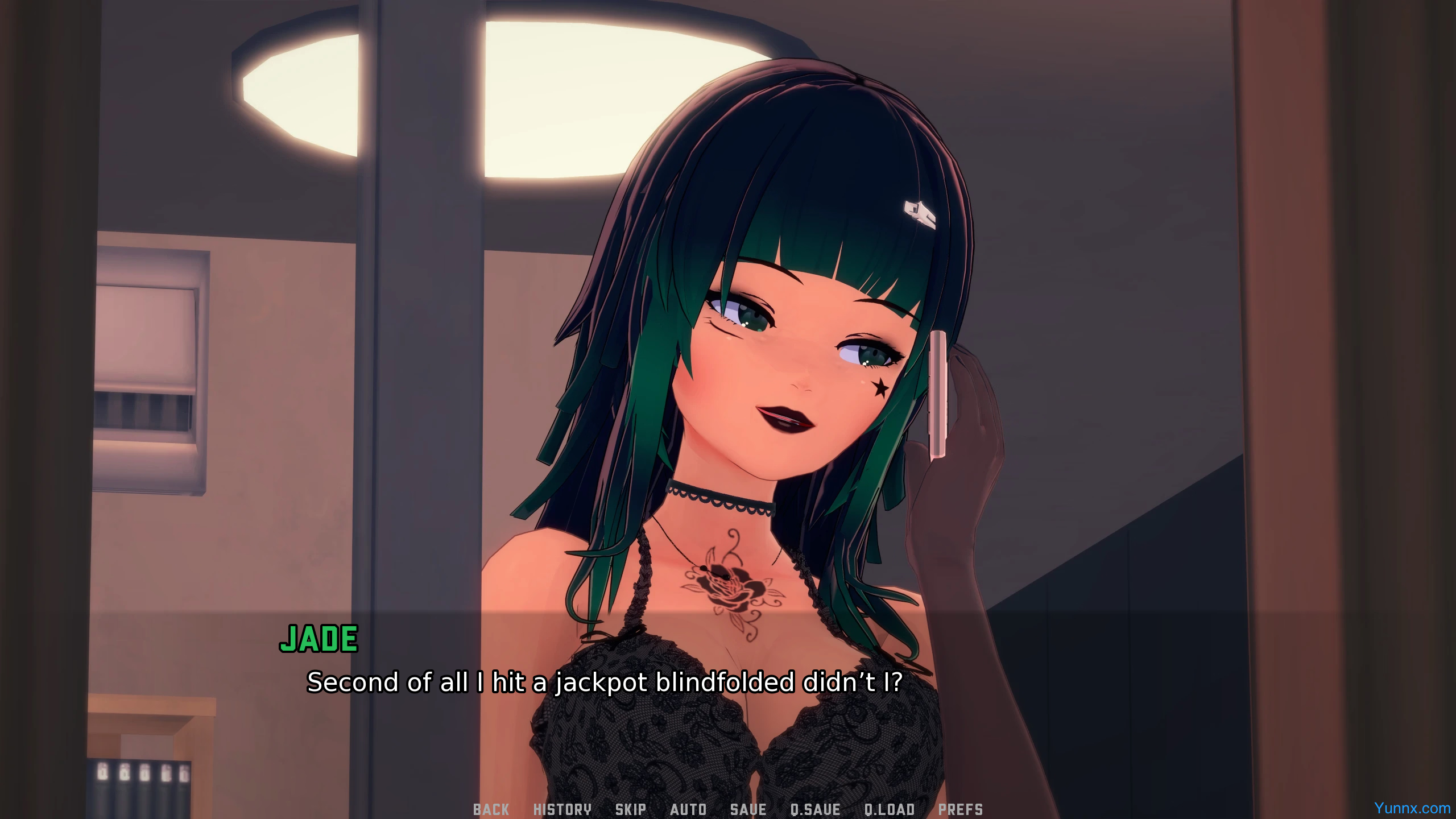Activate Skip mode
The width and height of the screenshot is (1456, 819).
(630, 809)
